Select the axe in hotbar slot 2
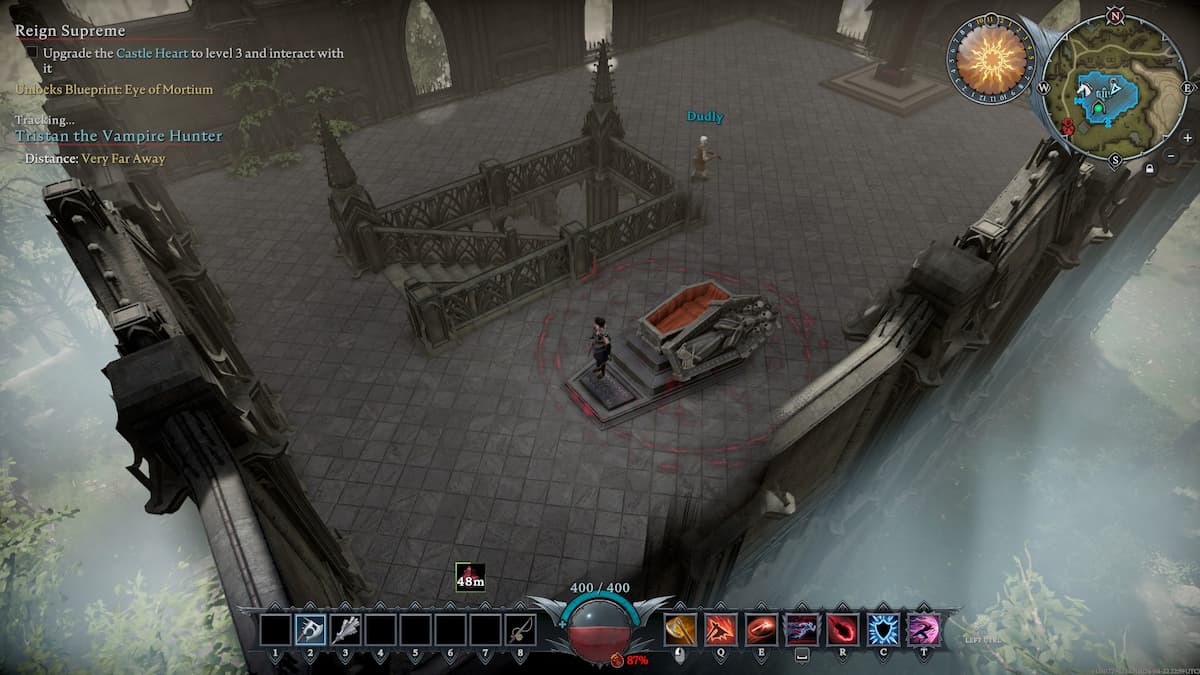The image size is (1200, 675). (310, 629)
